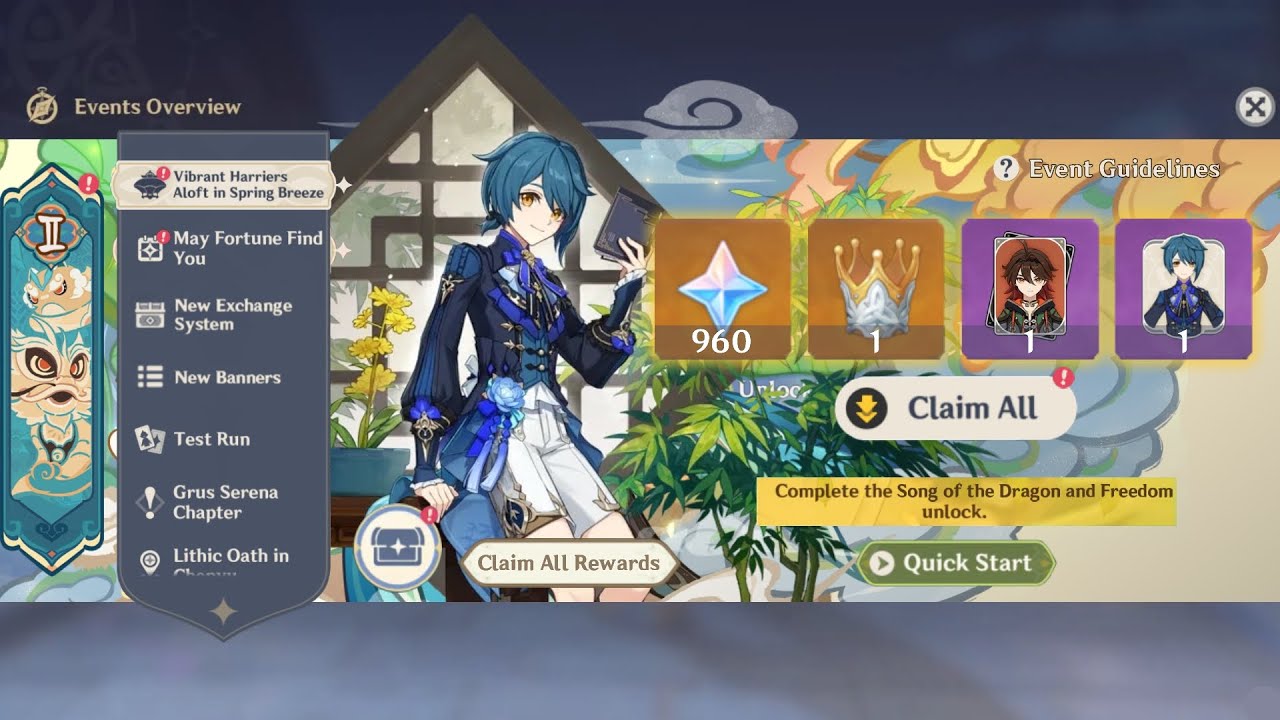Start the event with Quick Start
Viewport: 1280px width, 720px height.
(x=955, y=564)
